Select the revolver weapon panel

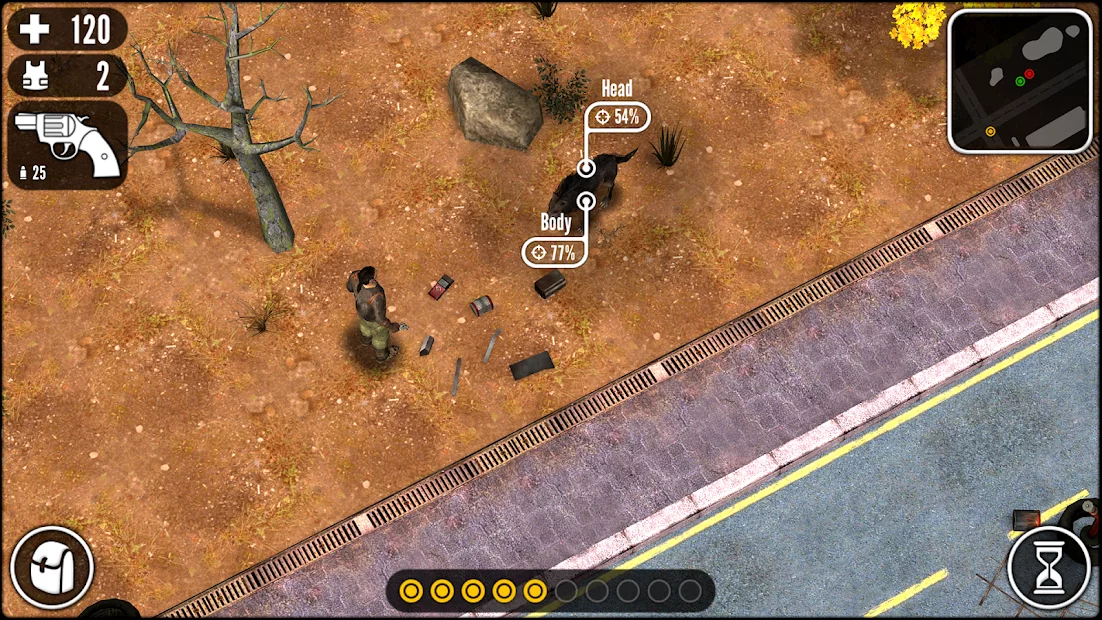tap(67, 145)
